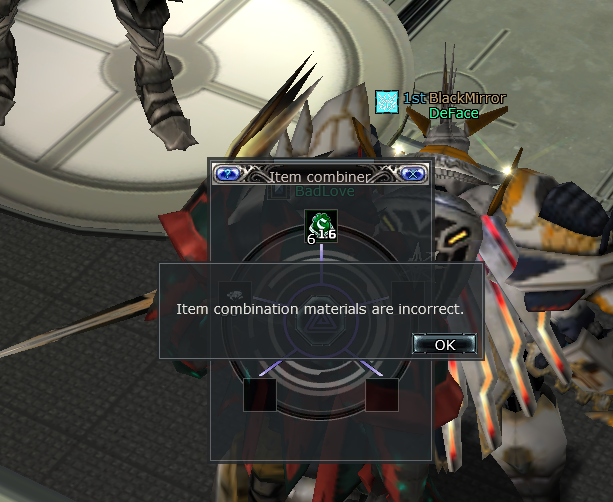Confirm the incorrect materials message with OK
The image size is (613, 502).
coord(444,344)
